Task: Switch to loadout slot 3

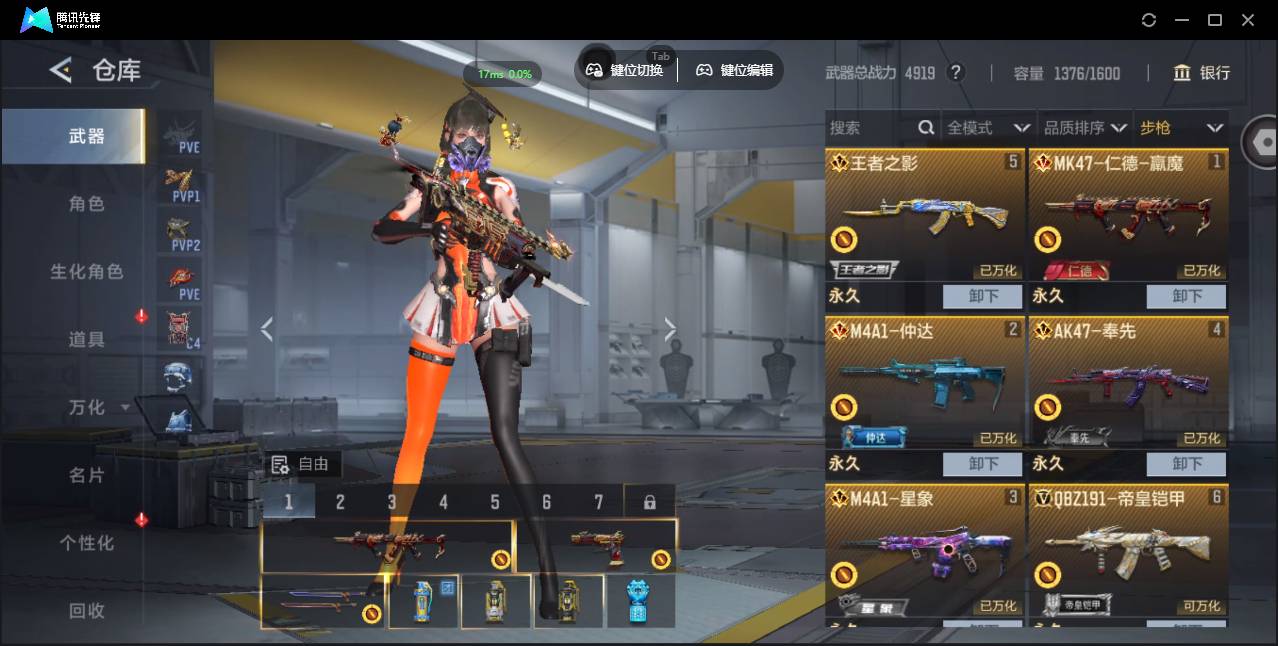Action: [392, 502]
